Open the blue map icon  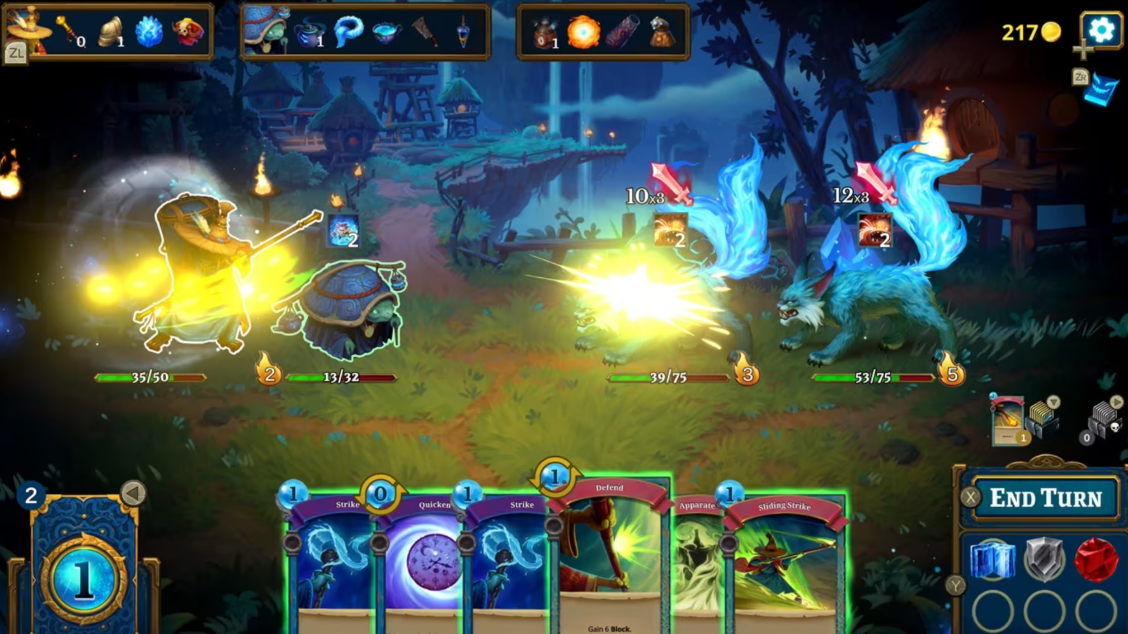point(1101,89)
